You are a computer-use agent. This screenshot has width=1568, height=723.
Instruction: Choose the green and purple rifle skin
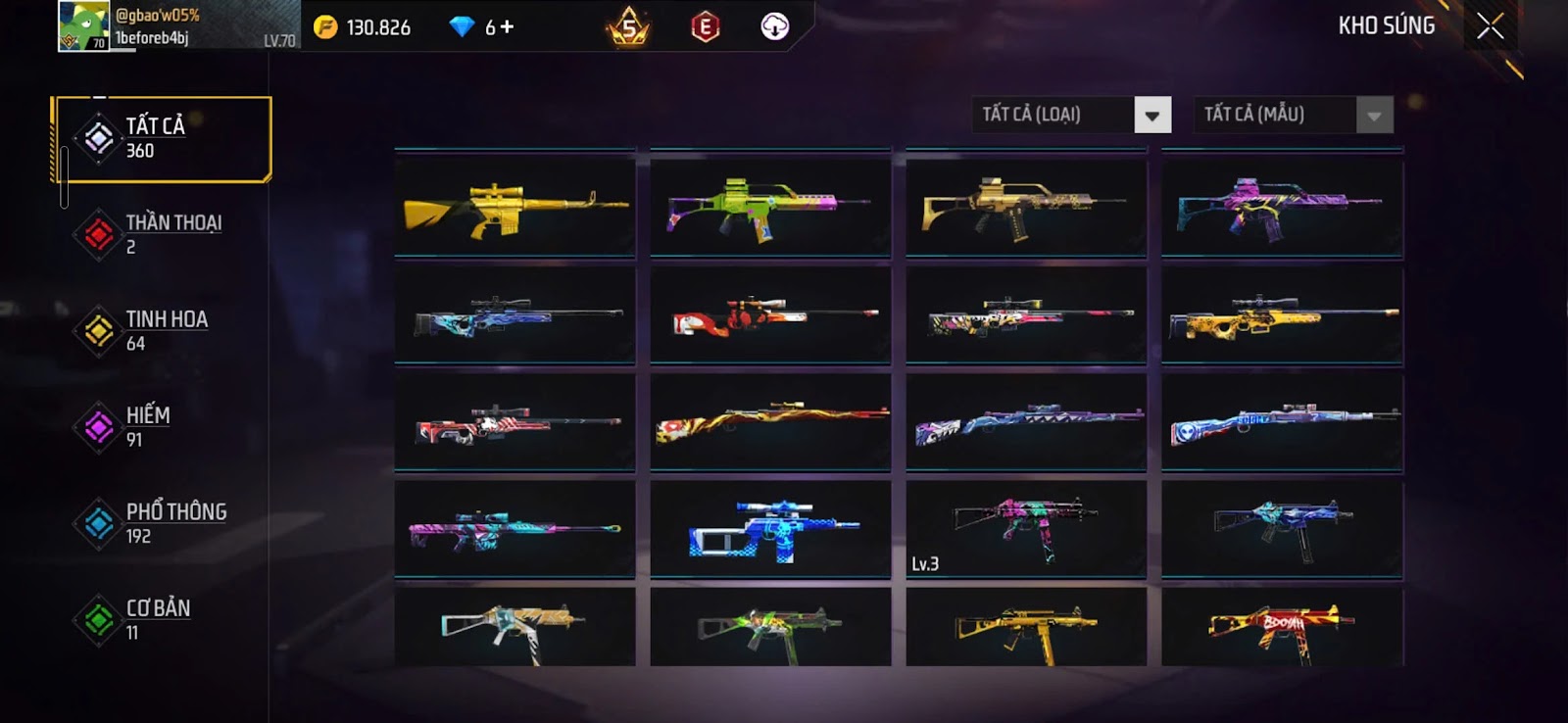(770, 206)
